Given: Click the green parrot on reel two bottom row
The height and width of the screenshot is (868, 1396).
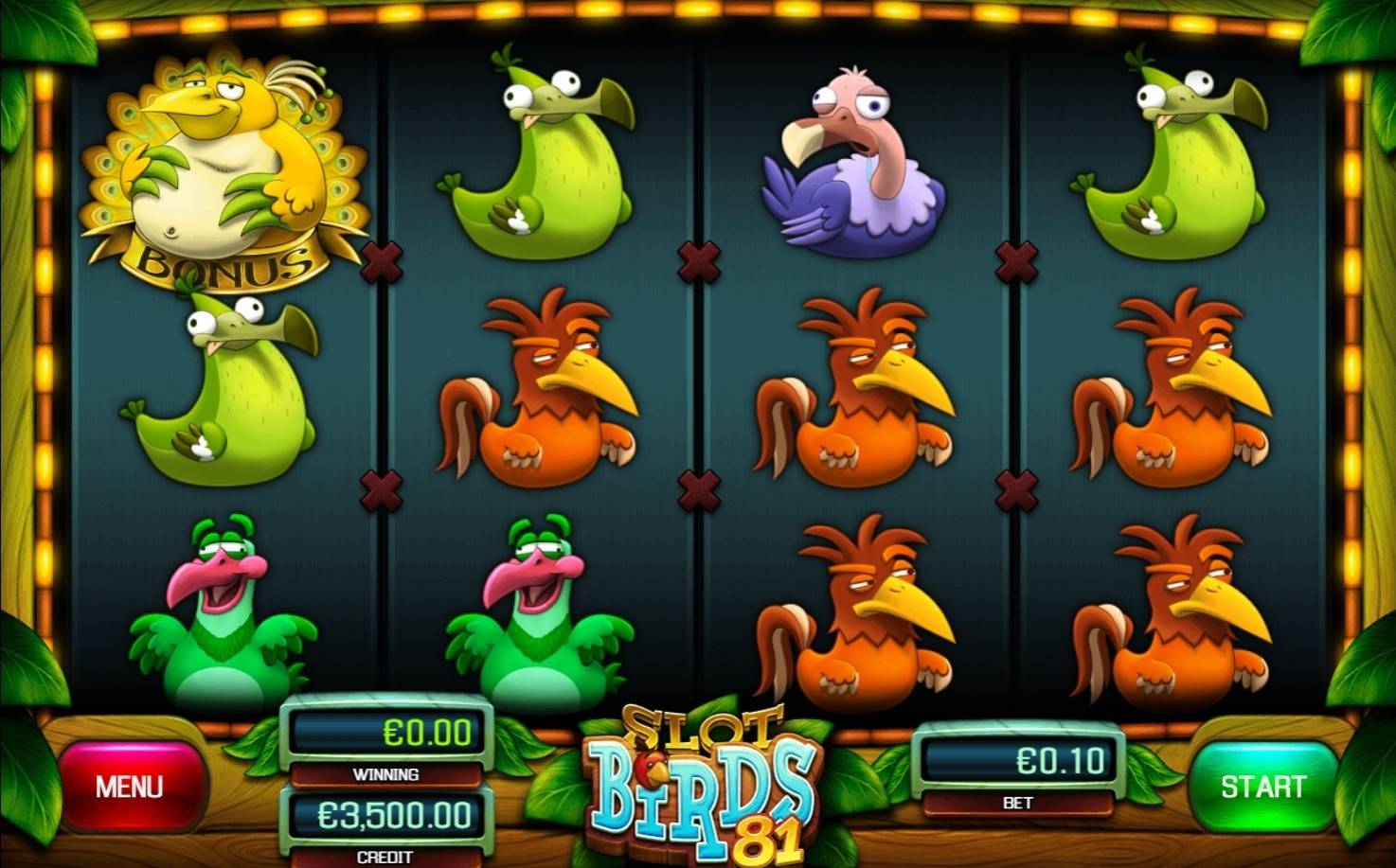Looking at the screenshot, I should (x=540, y=615).
